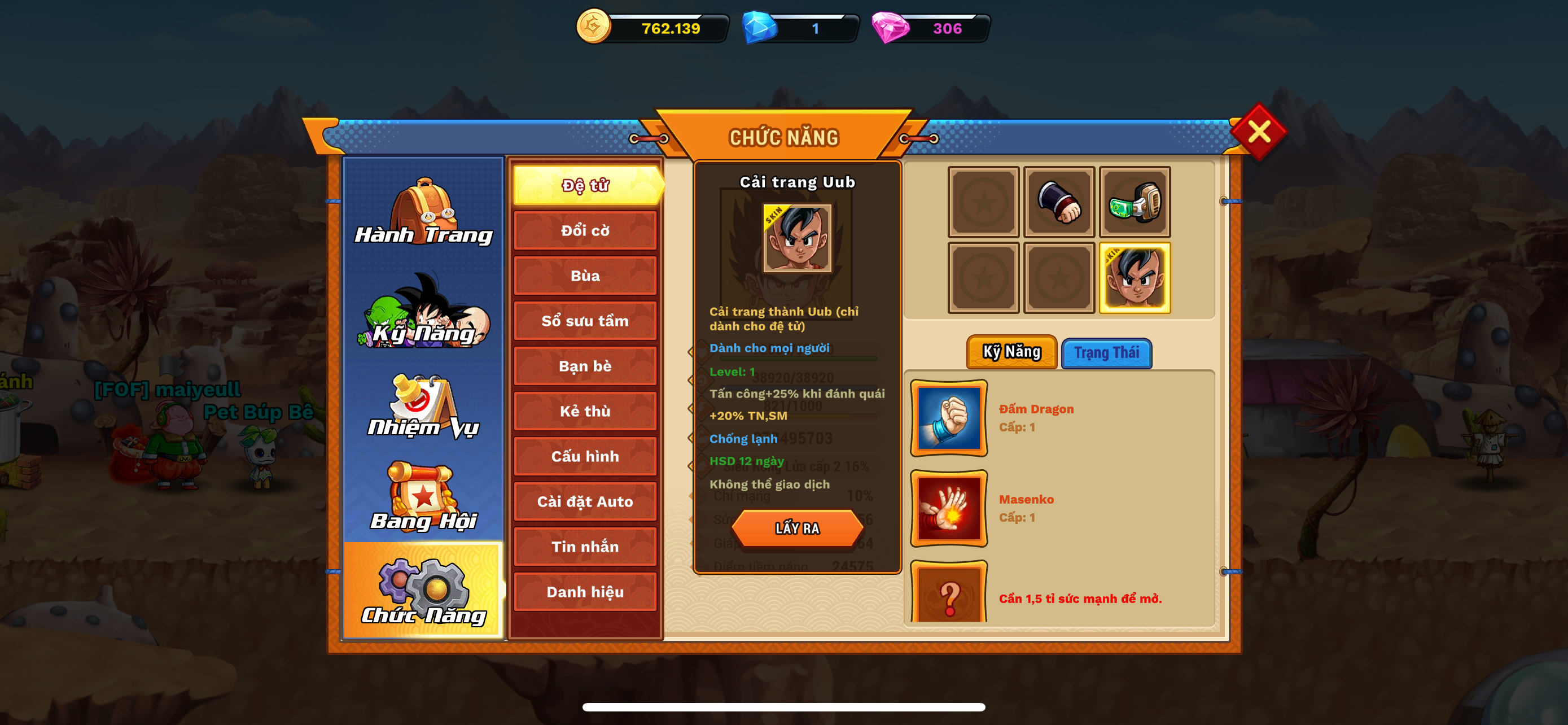Open Sổ sưu tầm collection book
Image resolution: width=1568 pixels, height=725 pixels.
point(585,321)
